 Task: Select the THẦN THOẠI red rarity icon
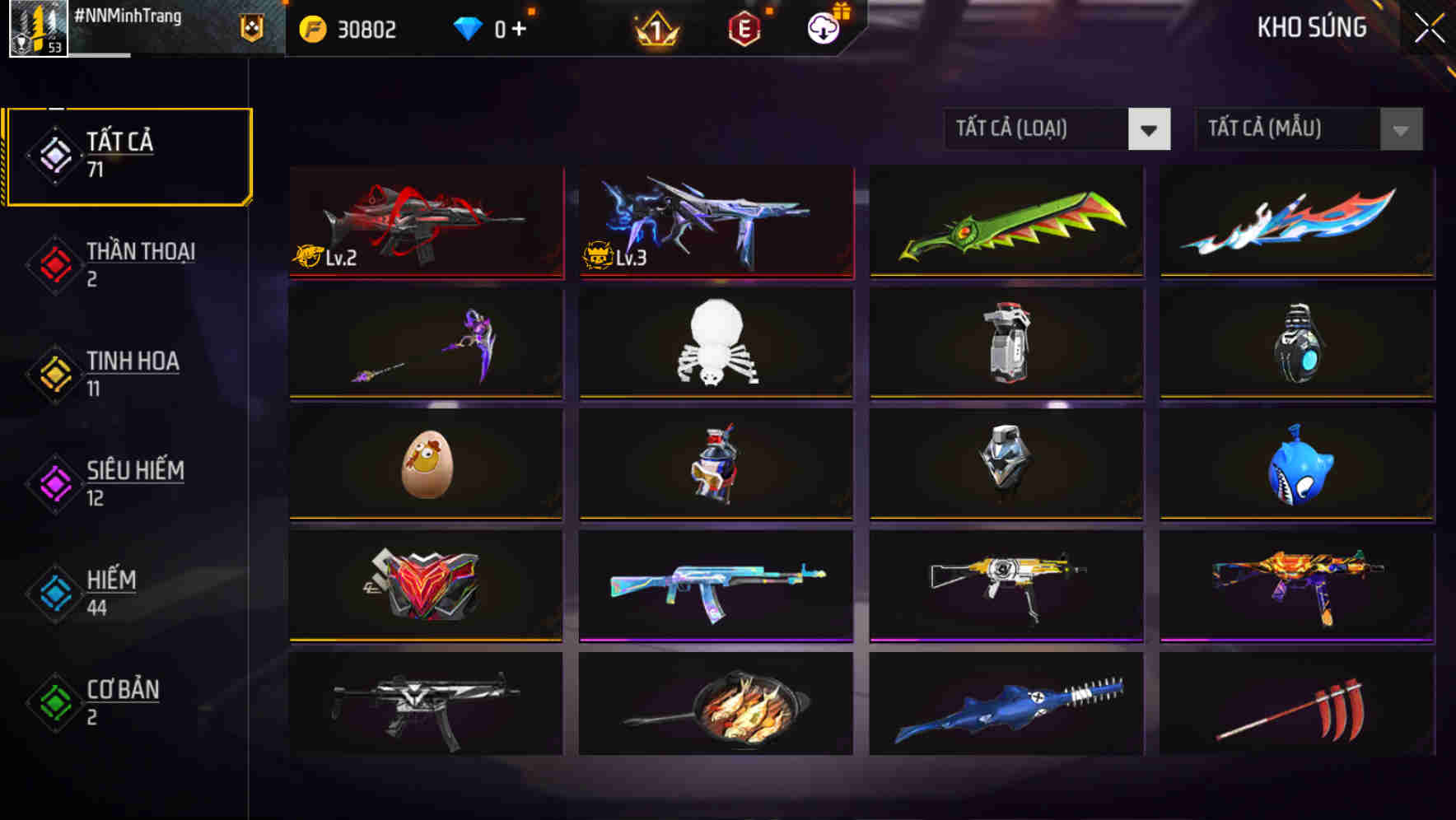(54, 264)
